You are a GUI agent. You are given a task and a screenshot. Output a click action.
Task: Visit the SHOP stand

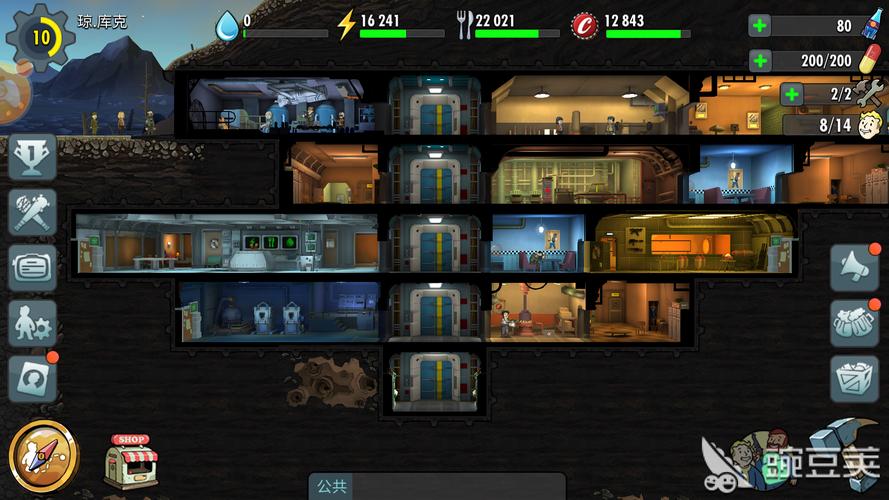131,460
